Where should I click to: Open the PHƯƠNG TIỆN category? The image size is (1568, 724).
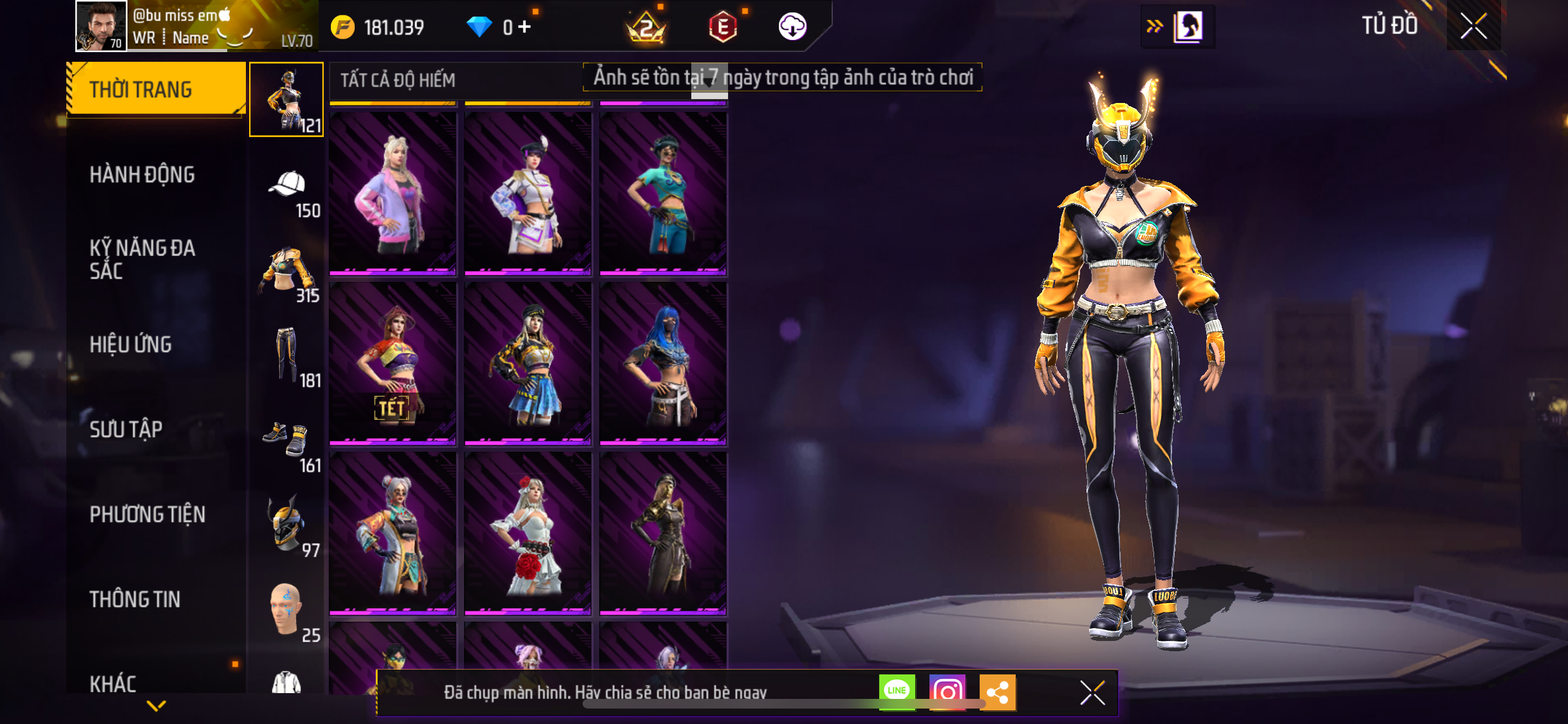pyautogui.click(x=147, y=514)
